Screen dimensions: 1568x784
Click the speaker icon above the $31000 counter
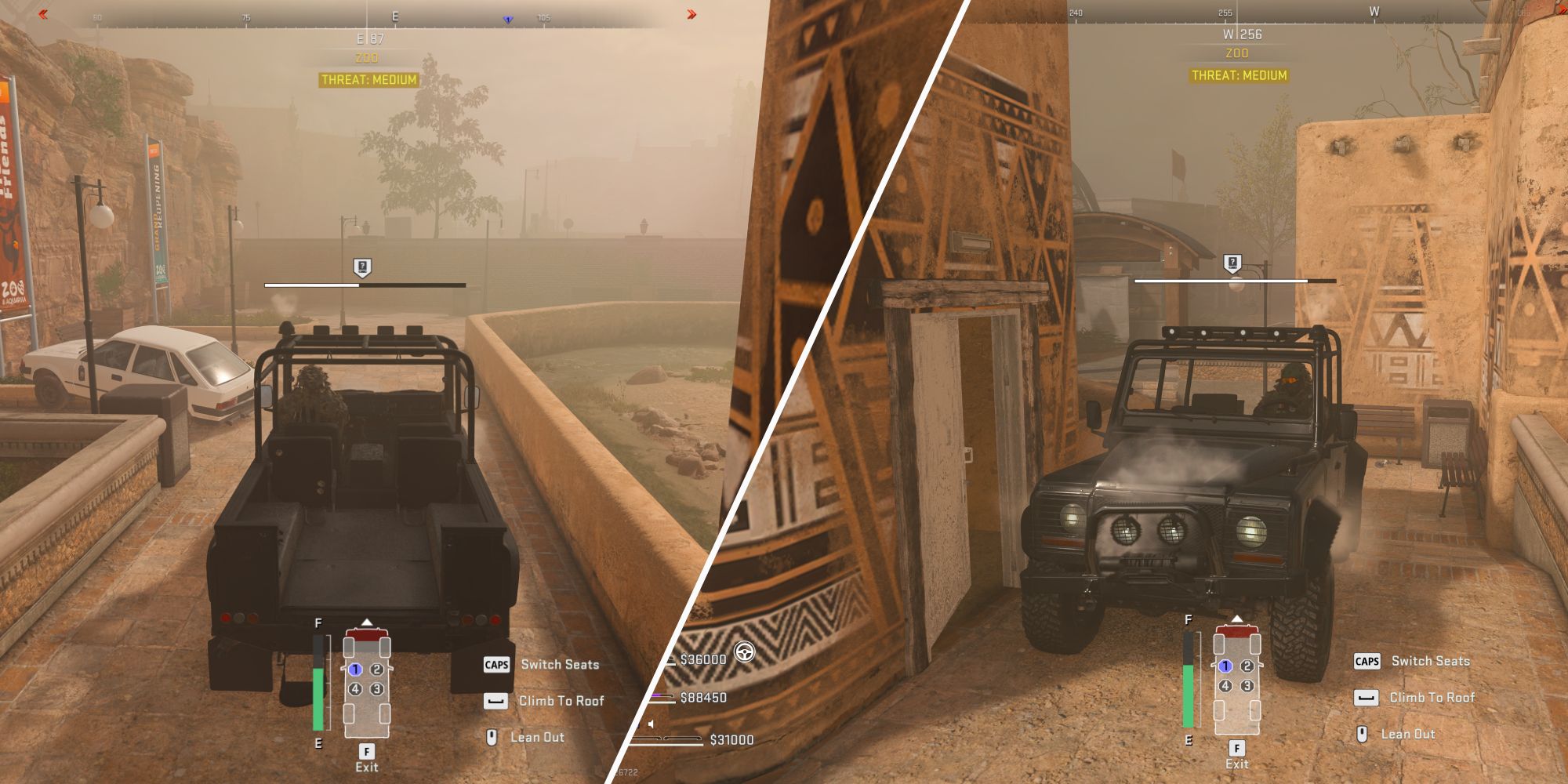click(649, 724)
